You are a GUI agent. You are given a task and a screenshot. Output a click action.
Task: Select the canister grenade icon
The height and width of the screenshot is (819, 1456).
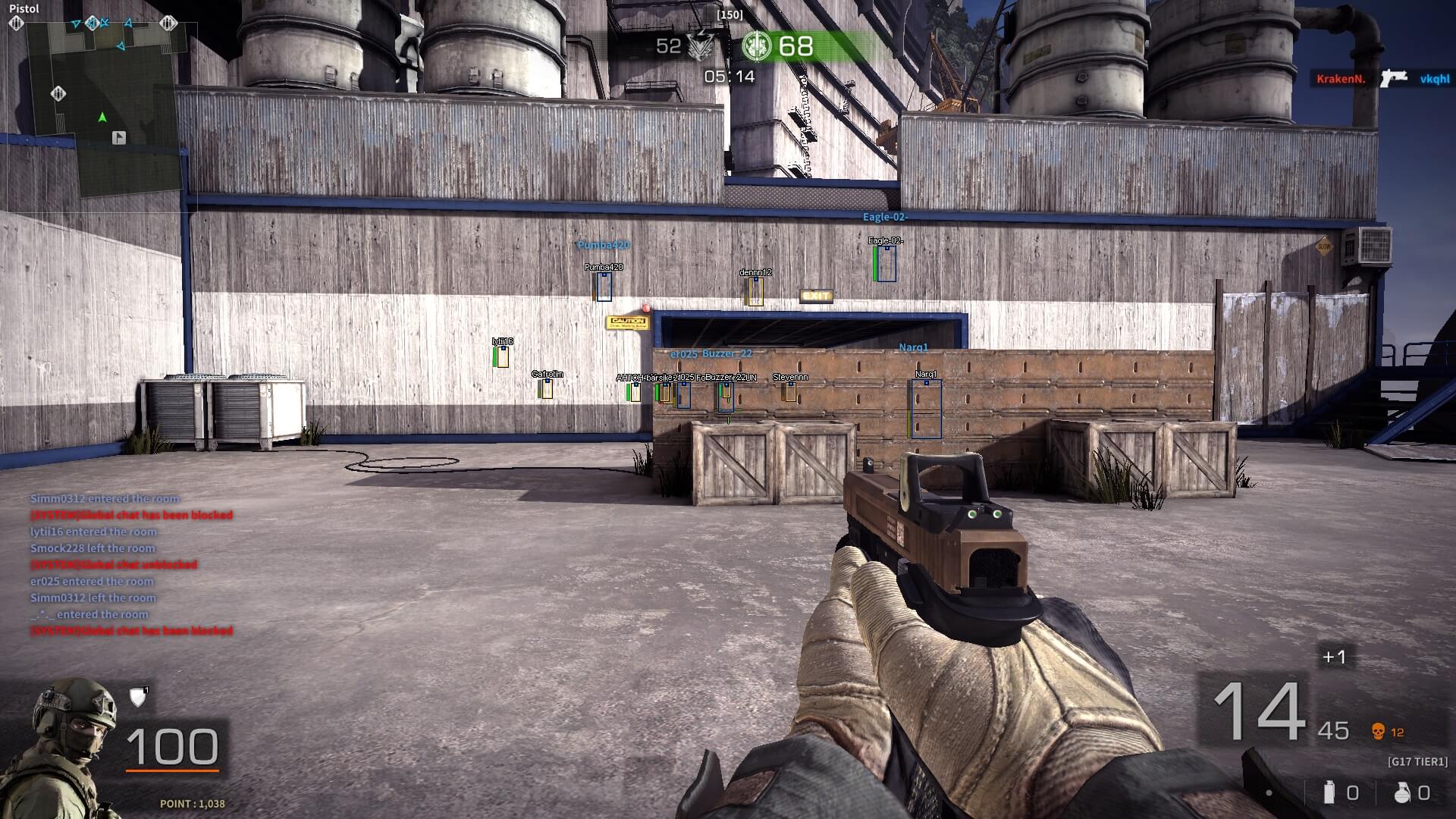pos(1328,792)
